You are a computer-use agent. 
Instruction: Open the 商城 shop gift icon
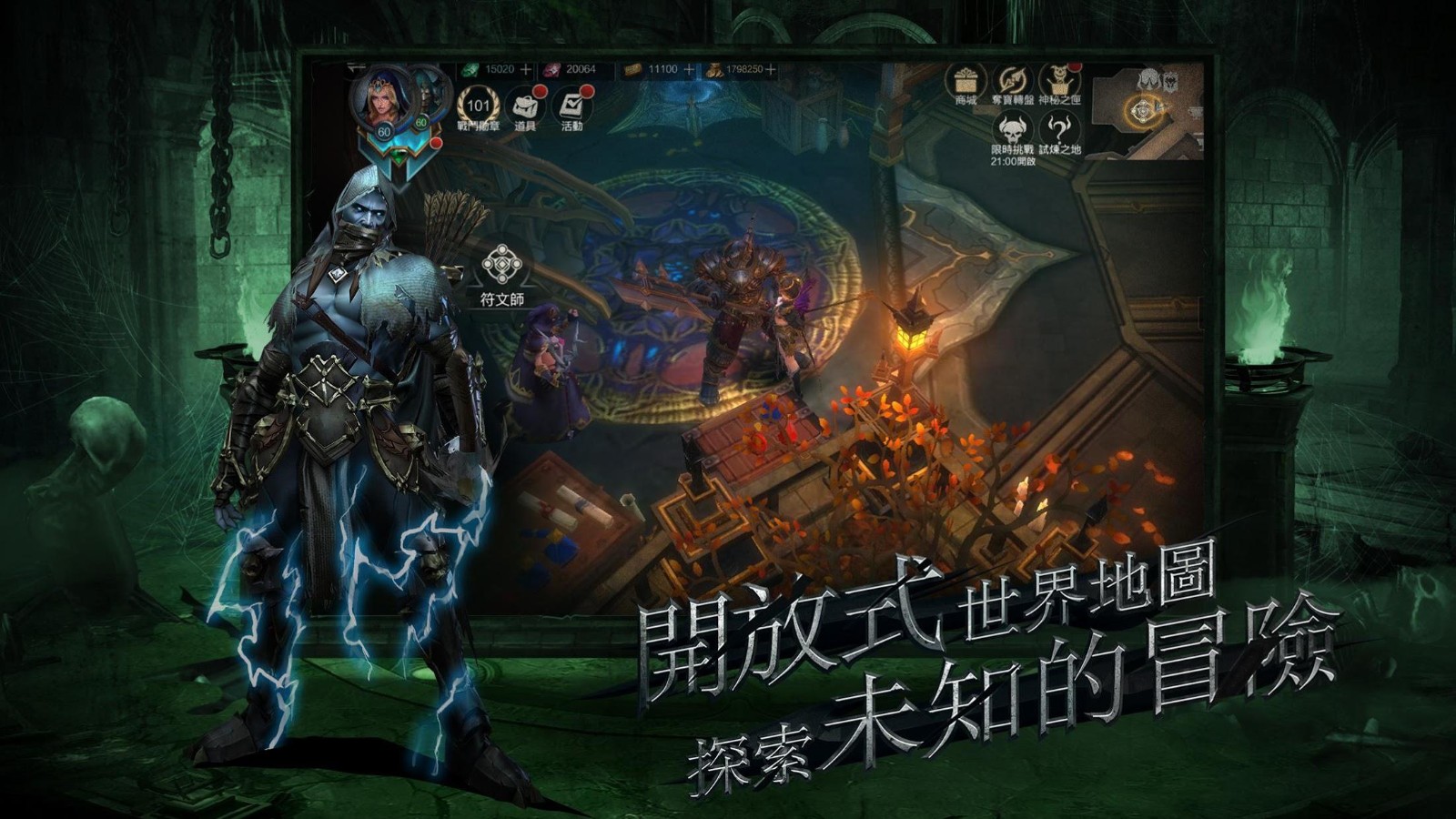pyautogui.click(x=965, y=79)
